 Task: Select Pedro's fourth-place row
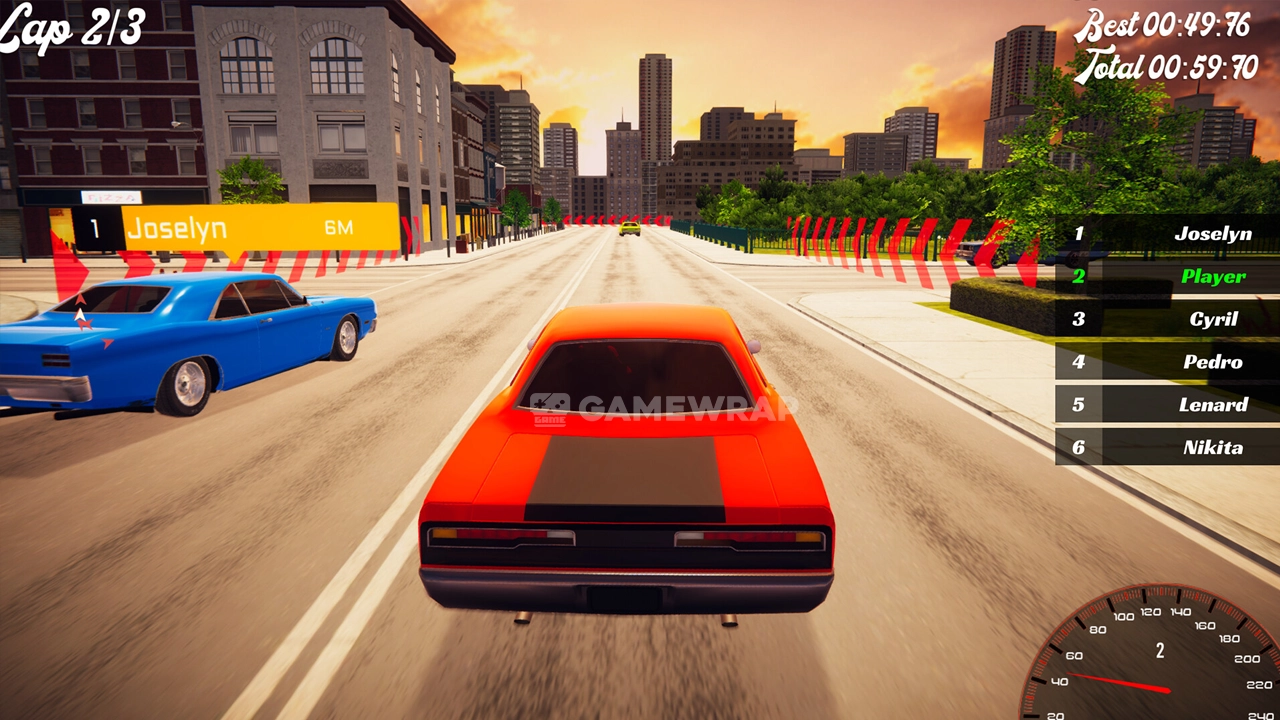pyautogui.click(x=1167, y=362)
